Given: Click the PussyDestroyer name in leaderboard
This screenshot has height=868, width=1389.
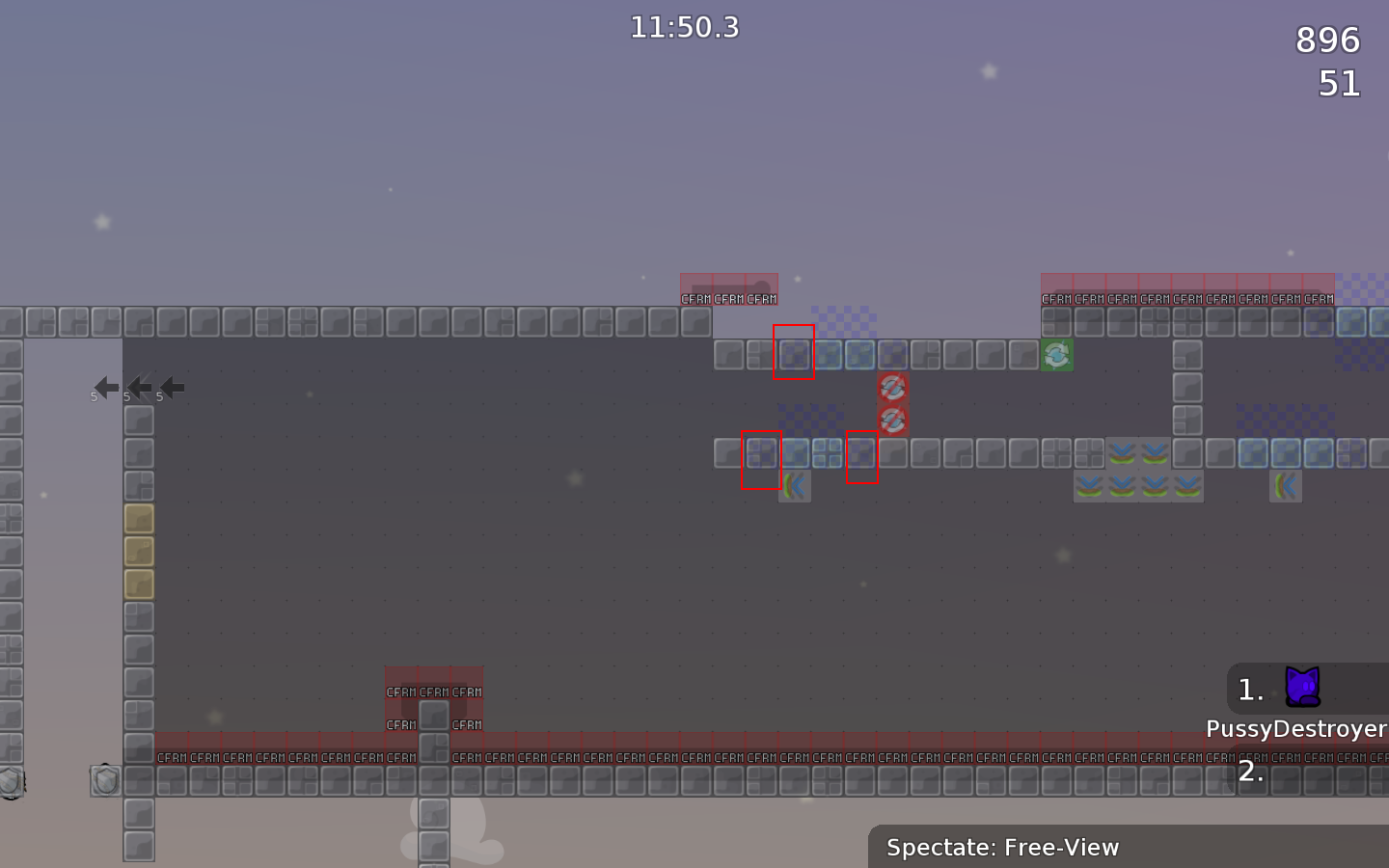Looking at the screenshot, I should [1295, 729].
